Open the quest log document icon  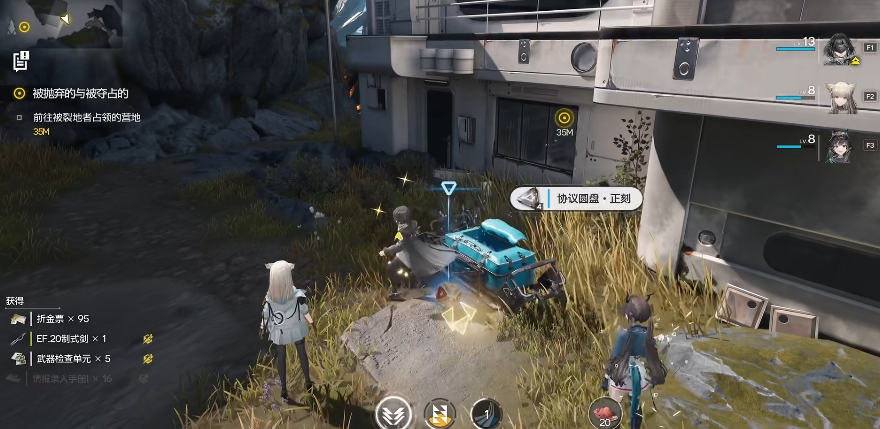[20, 62]
